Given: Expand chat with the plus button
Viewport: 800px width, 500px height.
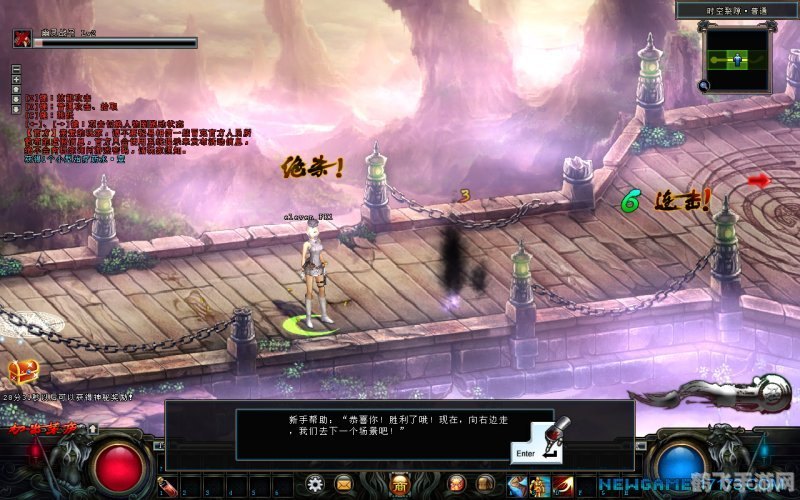Looking at the screenshot, I should (x=16, y=79).
